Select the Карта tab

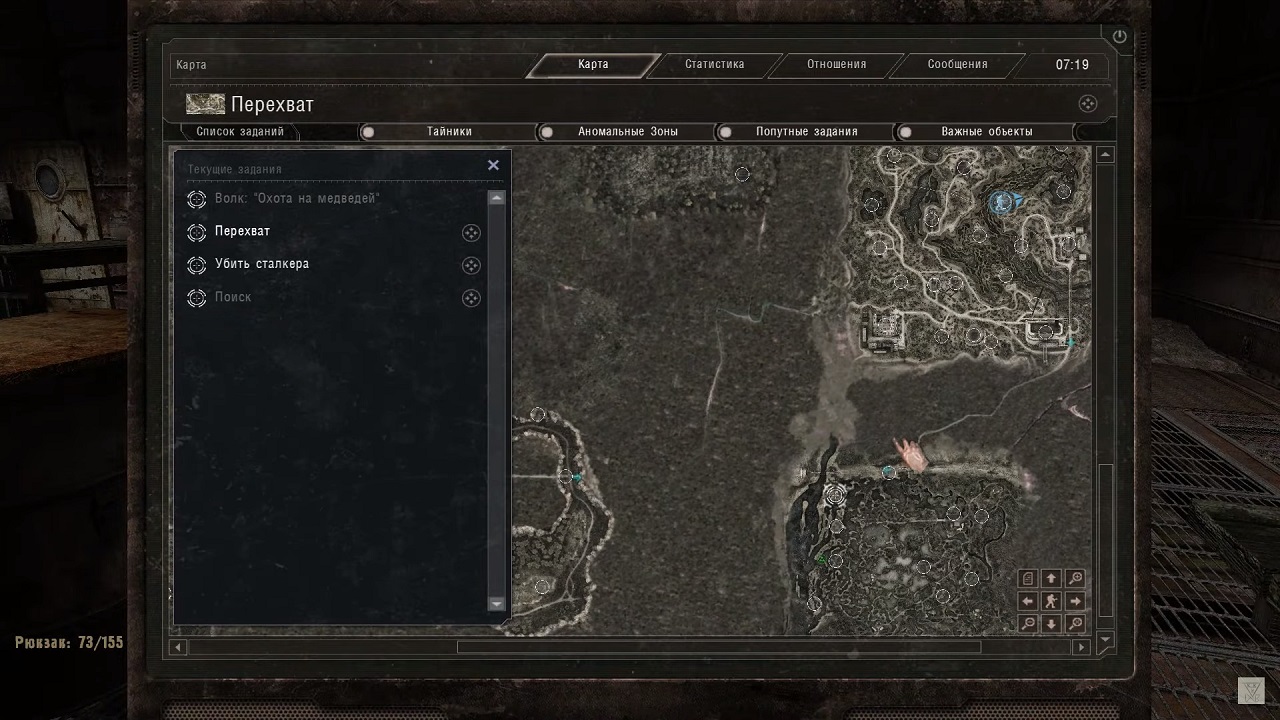click(x=593, y=65)
